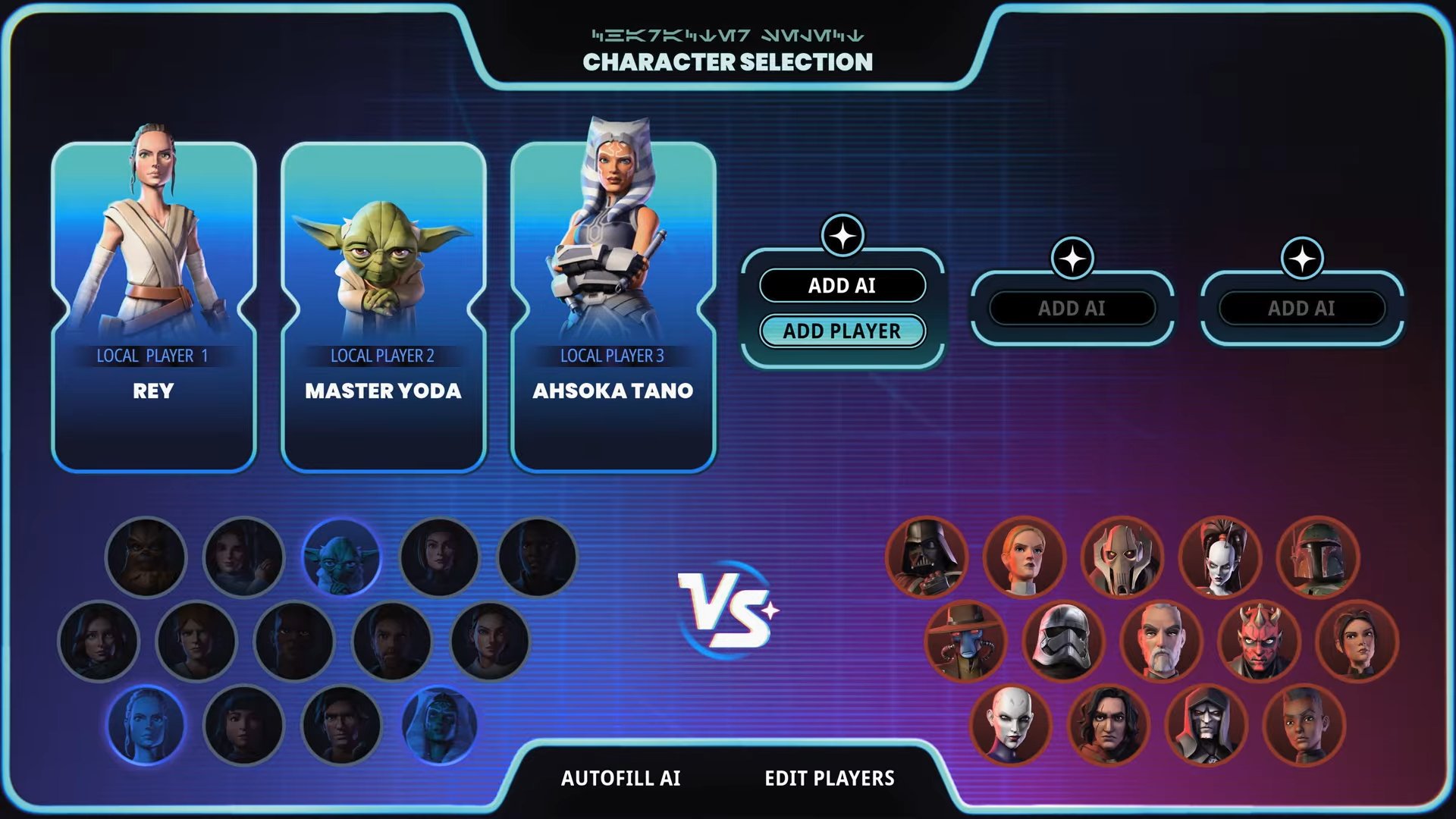This screenshot has height=819, width=1456.
Task: Select the Chewbacca portrait
Action: (146, 557)
